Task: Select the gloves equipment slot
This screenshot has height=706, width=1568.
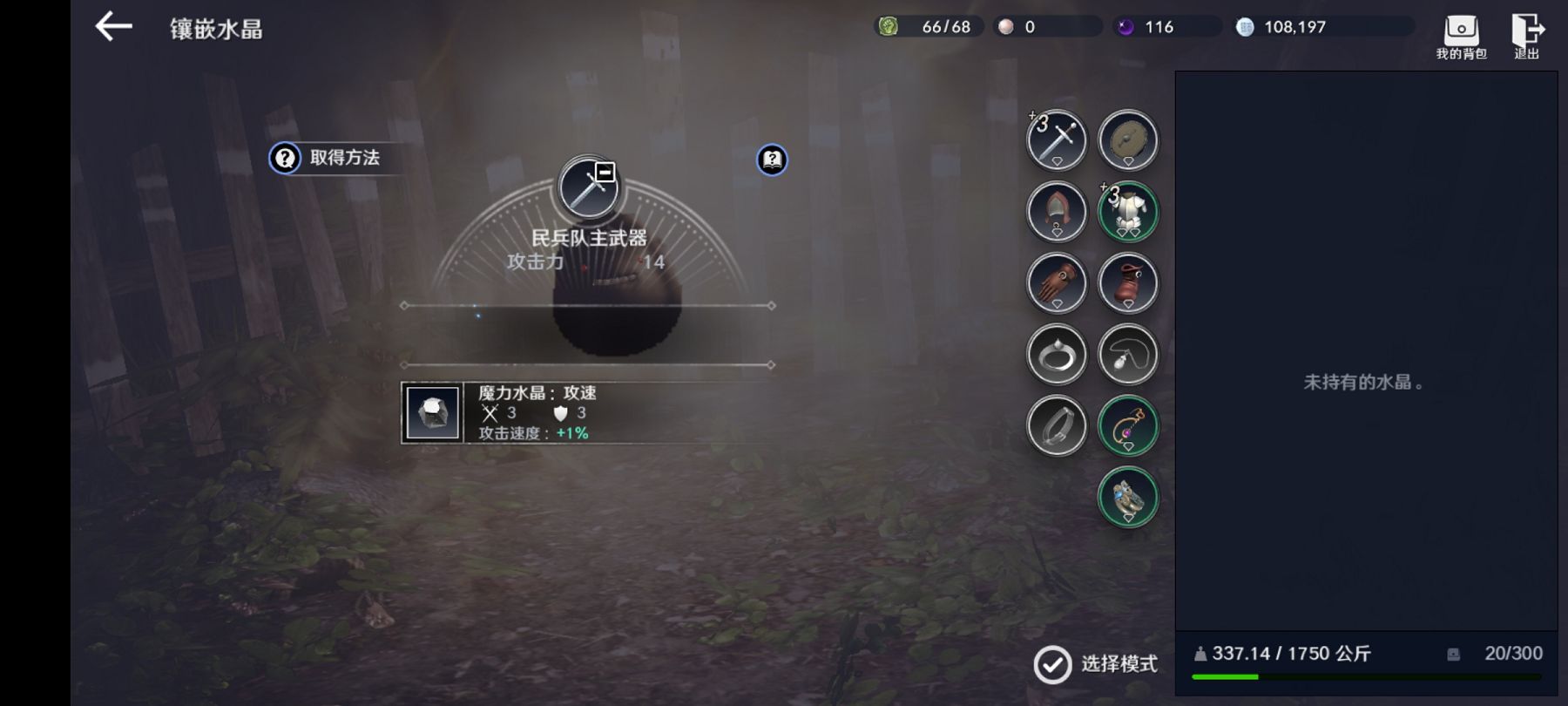Action: (x=1057, y=283)
